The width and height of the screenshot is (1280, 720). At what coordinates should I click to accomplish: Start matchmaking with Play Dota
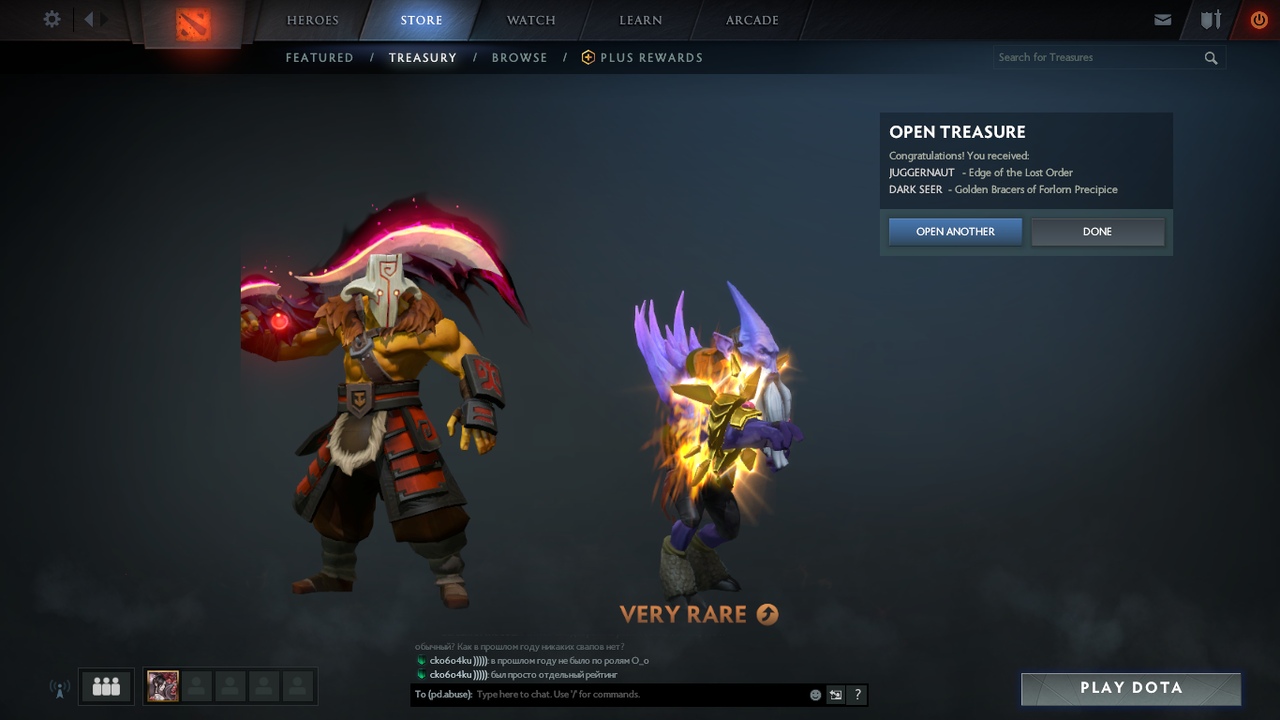pyautogui.click(x=1131, y=688)
